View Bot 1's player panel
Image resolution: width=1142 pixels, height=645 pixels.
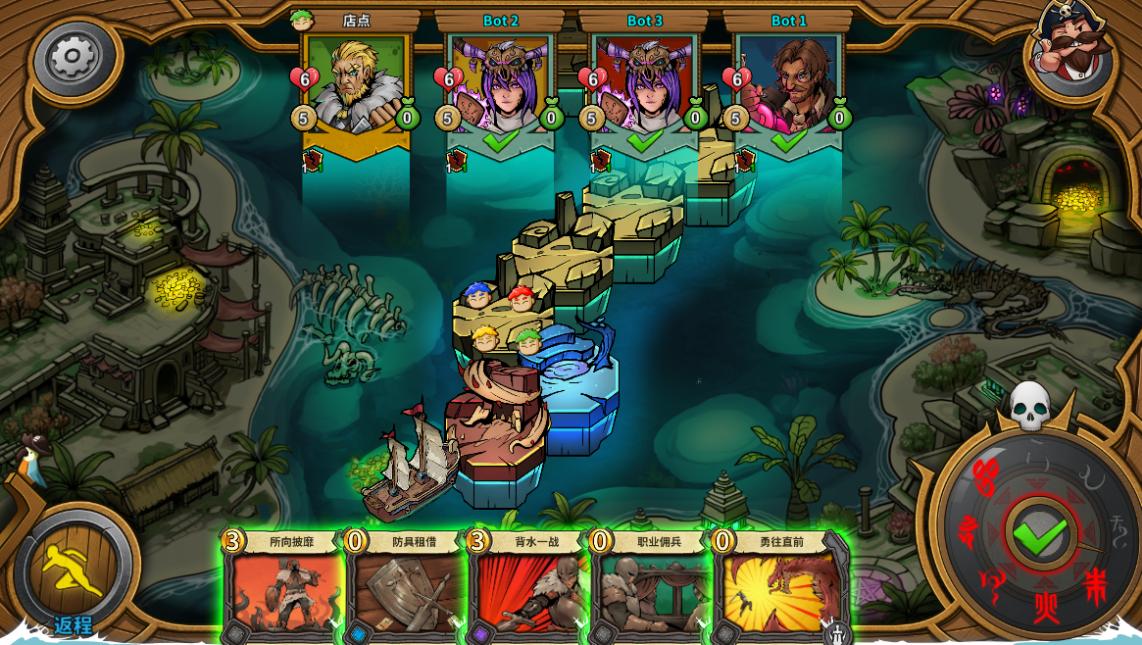tap(789, 85)
